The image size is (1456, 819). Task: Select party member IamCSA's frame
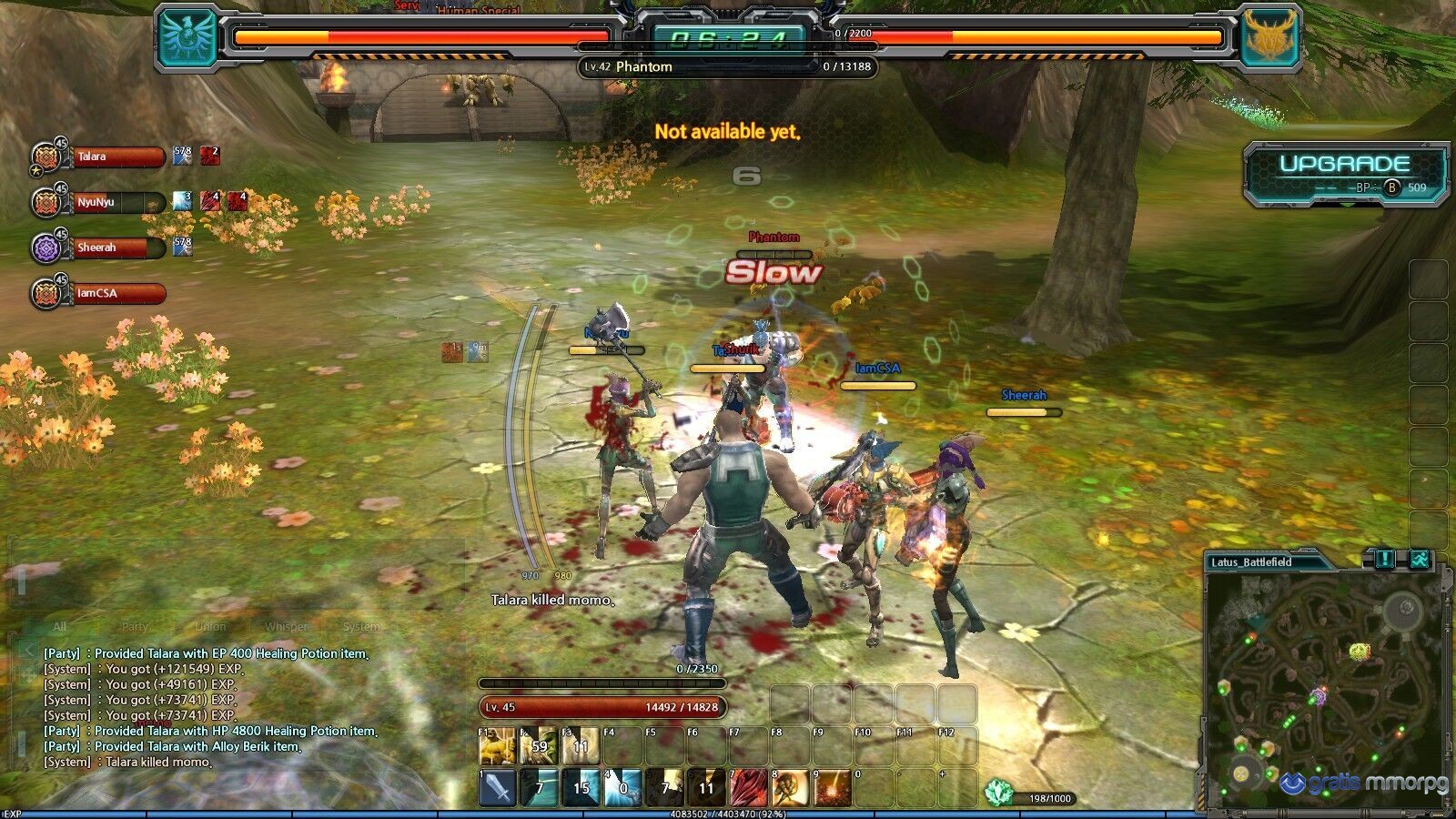pyautogui.click(x=117, y=294)
